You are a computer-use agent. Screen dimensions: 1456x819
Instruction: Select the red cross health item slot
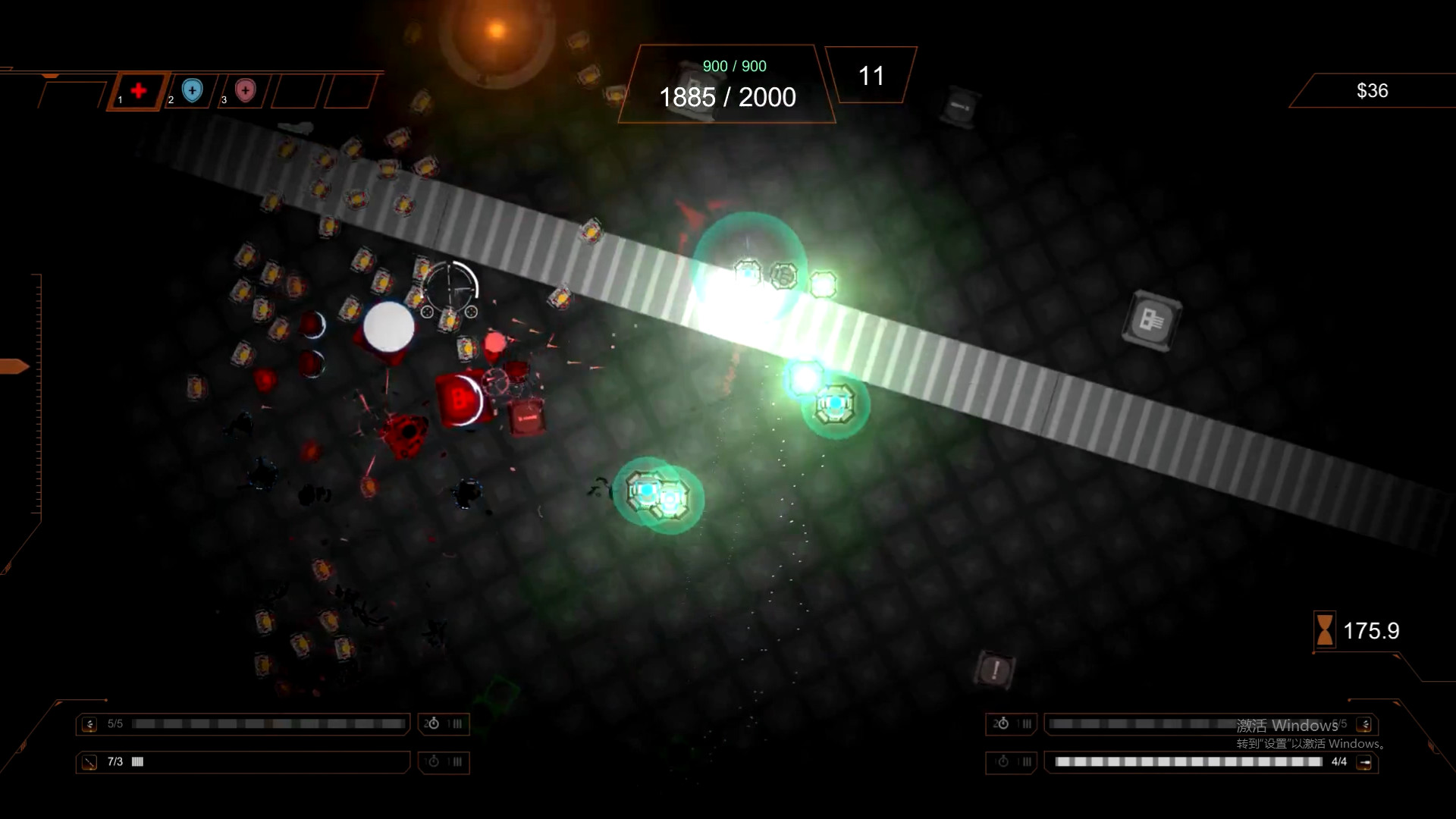pyautogui.click(x=138, y=91)
